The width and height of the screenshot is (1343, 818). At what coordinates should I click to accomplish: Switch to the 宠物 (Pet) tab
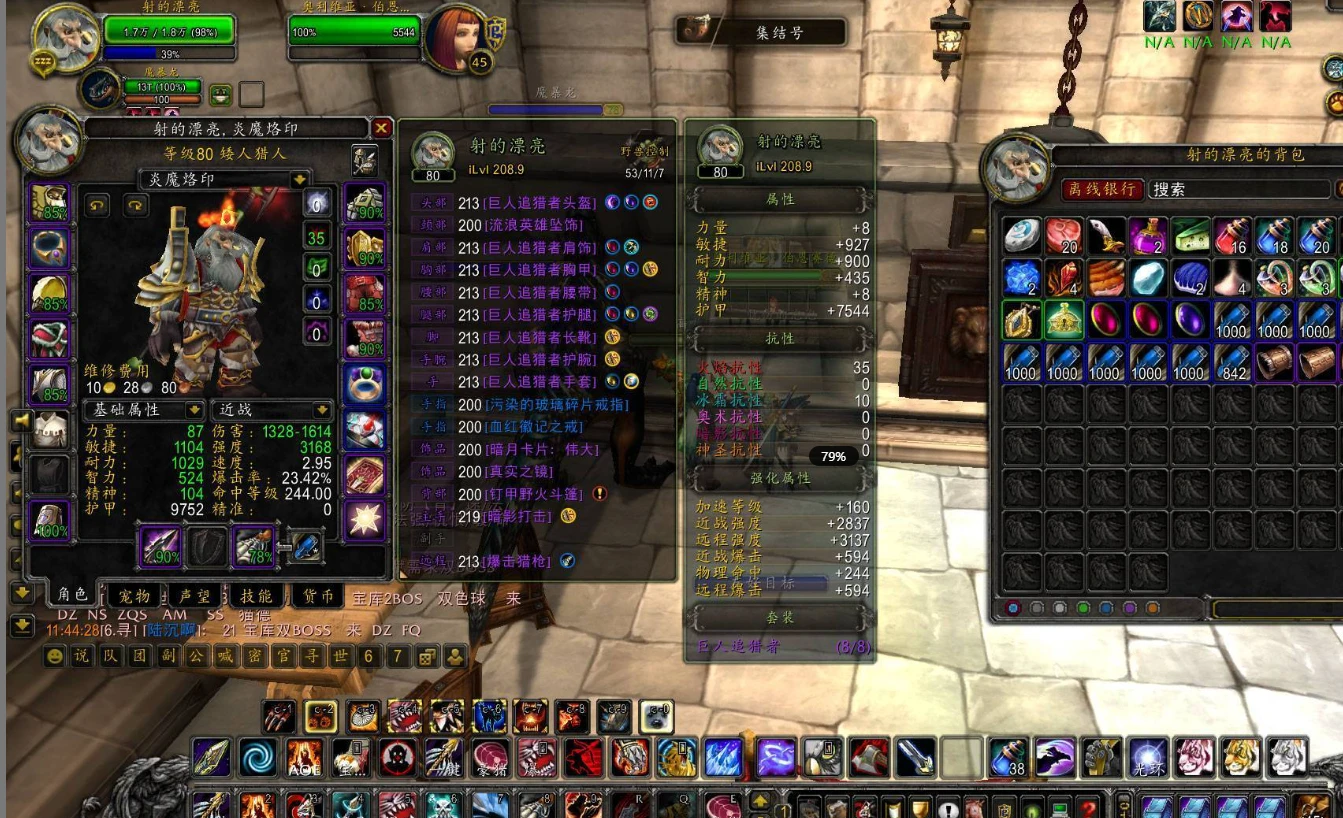pyautogui.click(x=135, y=596)
